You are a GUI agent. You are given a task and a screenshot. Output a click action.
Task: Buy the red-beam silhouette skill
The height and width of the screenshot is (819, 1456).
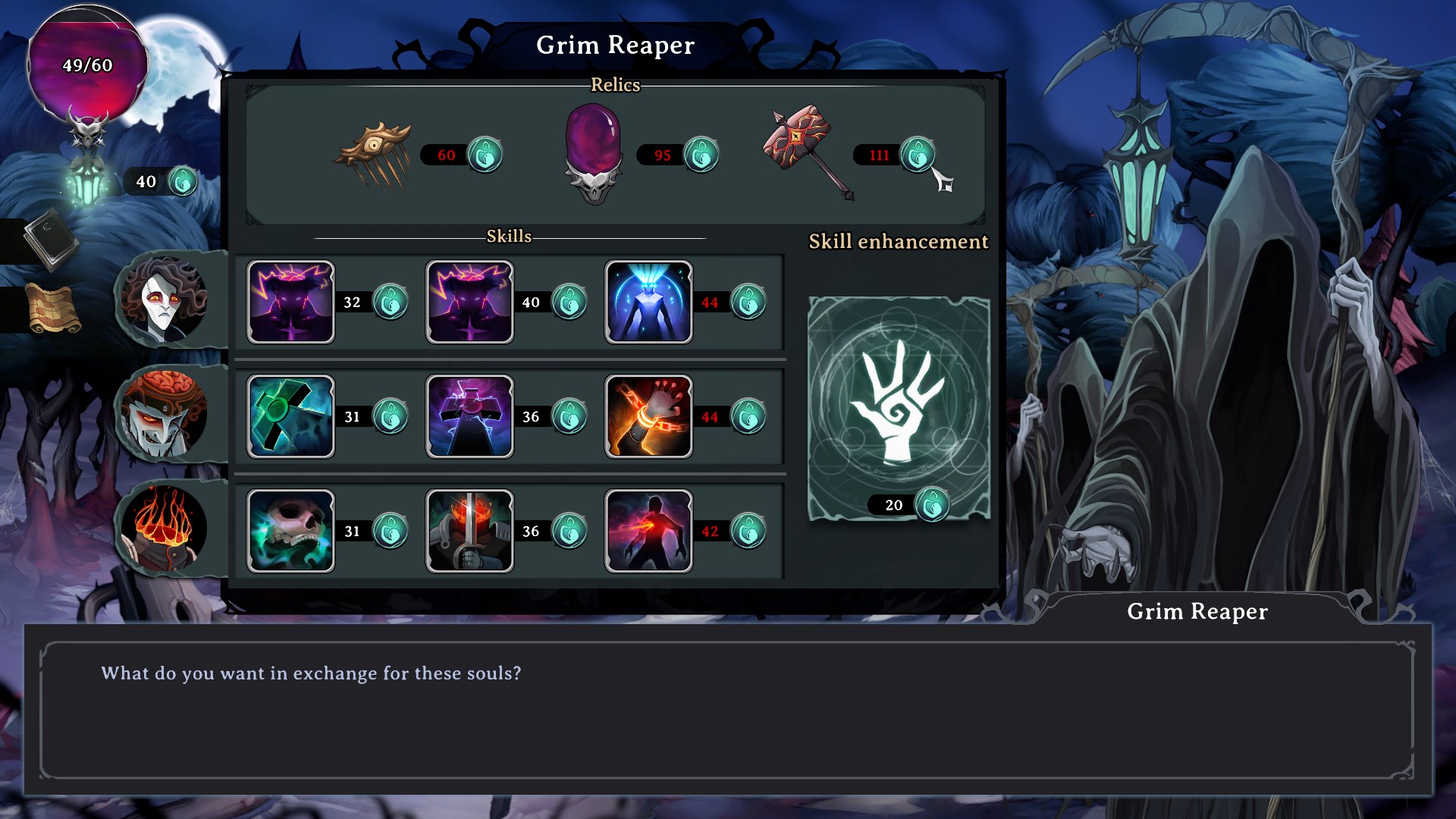pos(648,531)
